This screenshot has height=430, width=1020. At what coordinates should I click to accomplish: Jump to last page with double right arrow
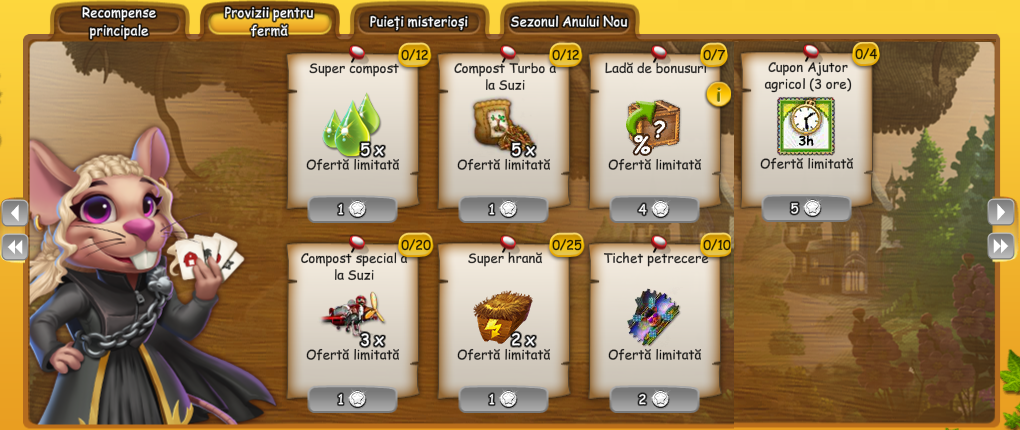click(1001, 246)
